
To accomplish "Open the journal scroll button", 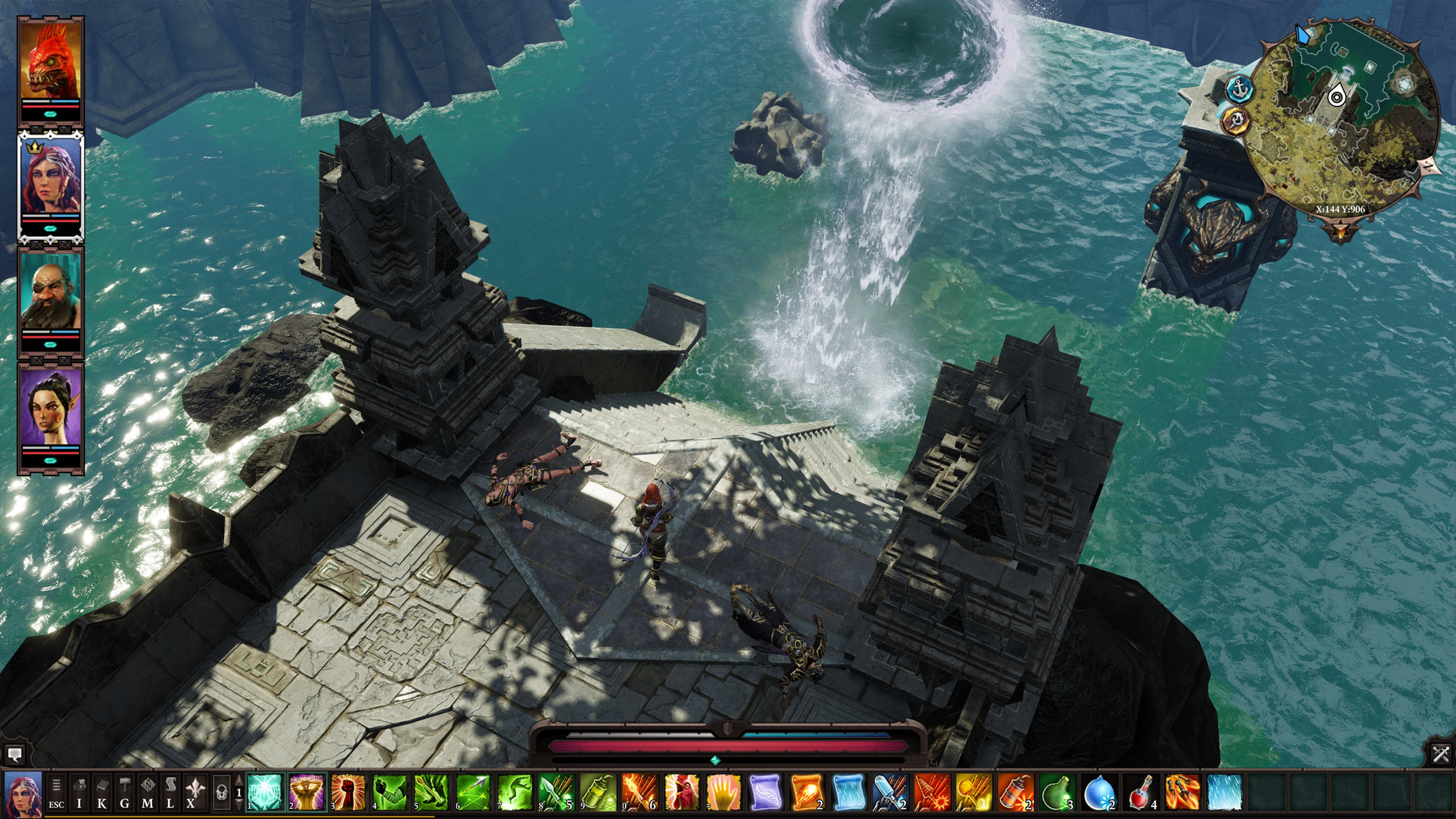I will coord(169,793).
